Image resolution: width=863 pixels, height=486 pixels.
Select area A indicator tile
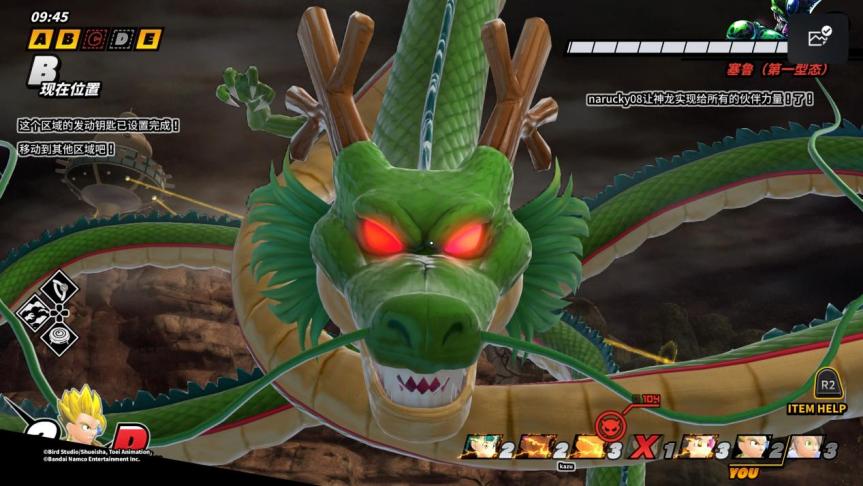[40, 39]
